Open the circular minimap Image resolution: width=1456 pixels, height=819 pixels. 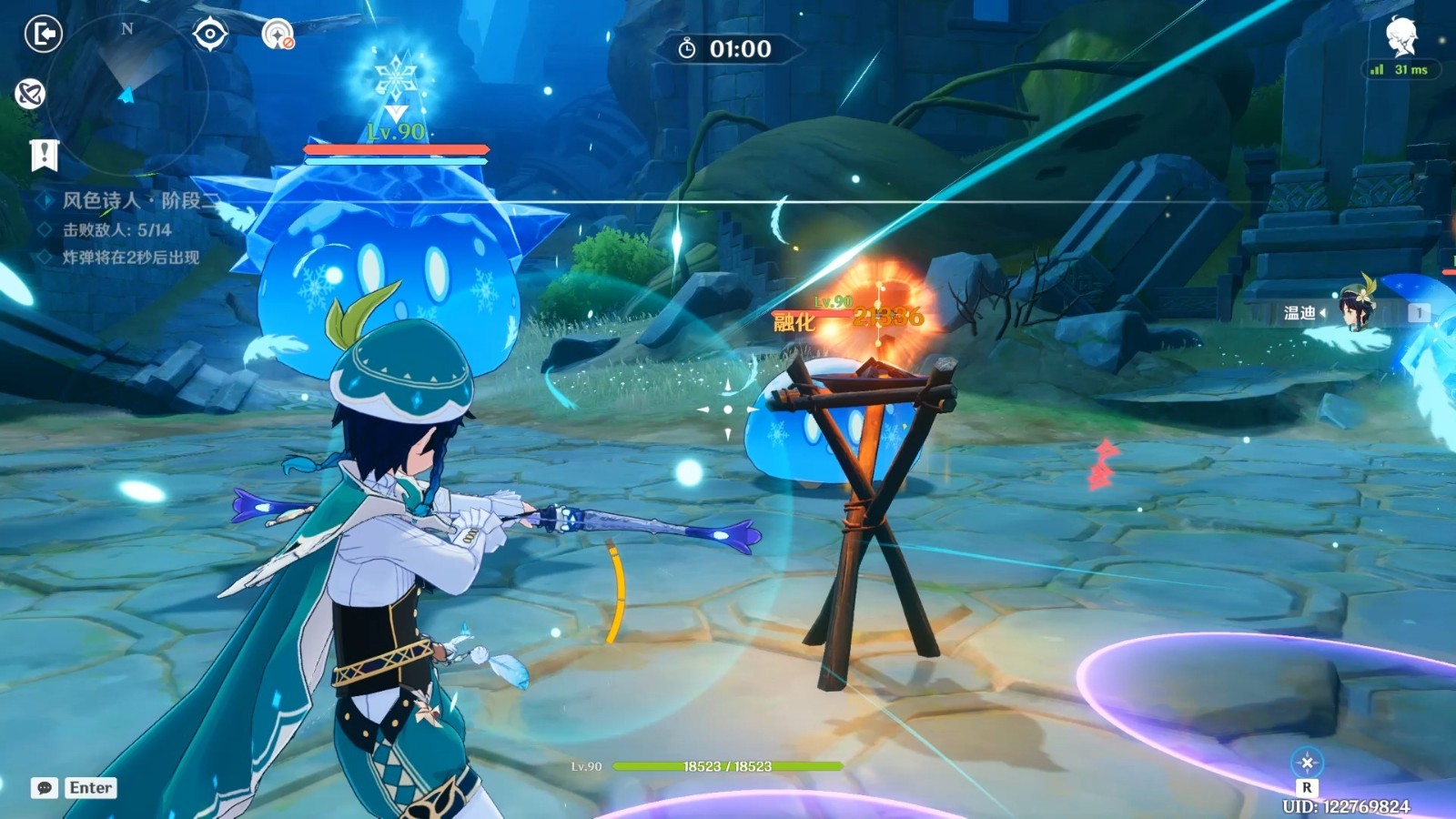(127, 91)
